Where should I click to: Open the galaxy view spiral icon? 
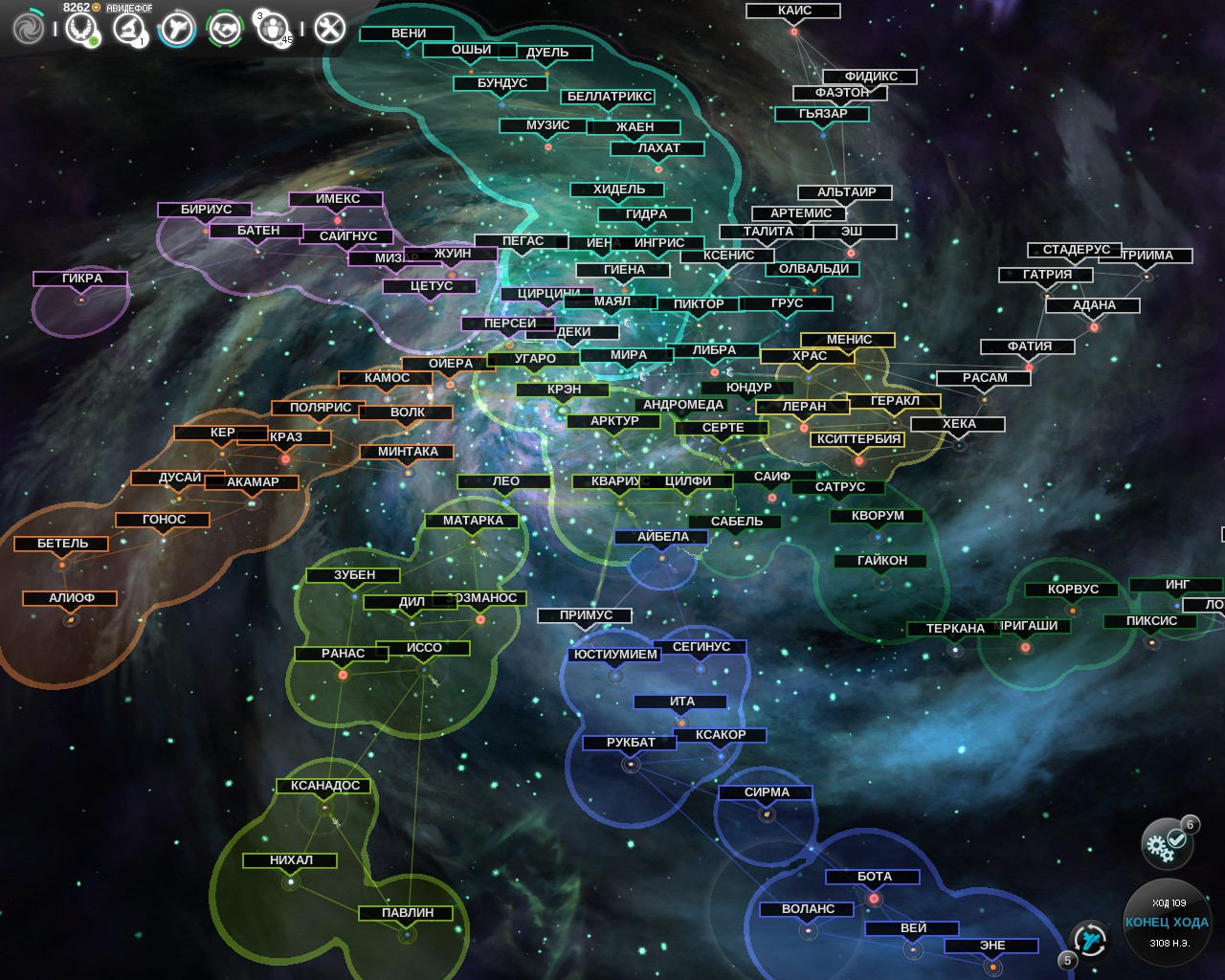click(29, 29)
